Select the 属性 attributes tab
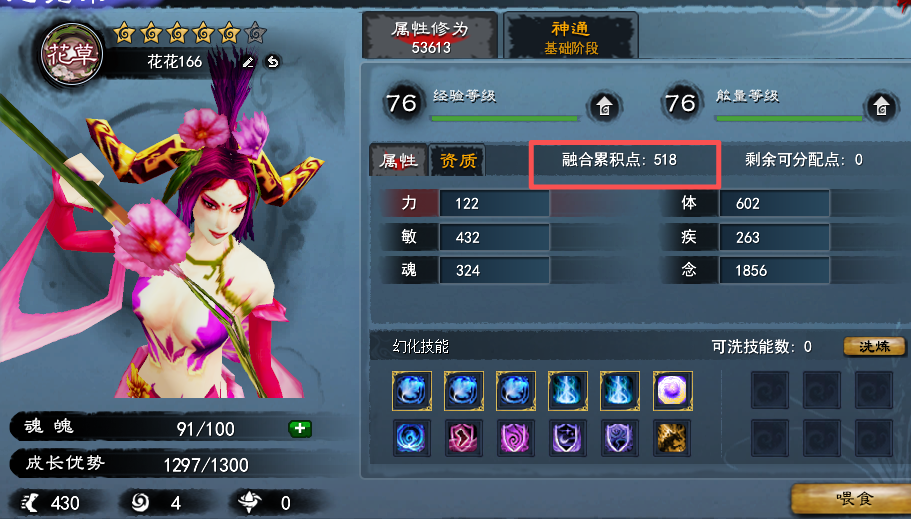 click(x=398, y=161)
